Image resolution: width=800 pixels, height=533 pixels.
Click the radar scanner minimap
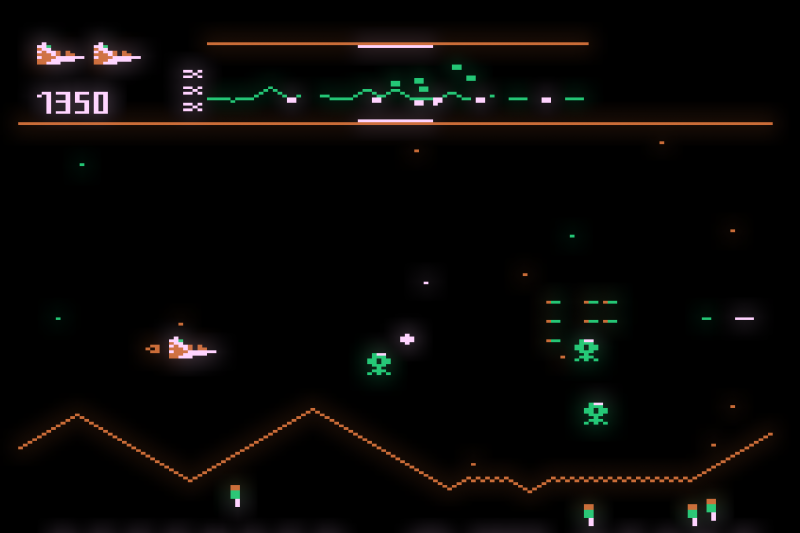coord(397,84)
